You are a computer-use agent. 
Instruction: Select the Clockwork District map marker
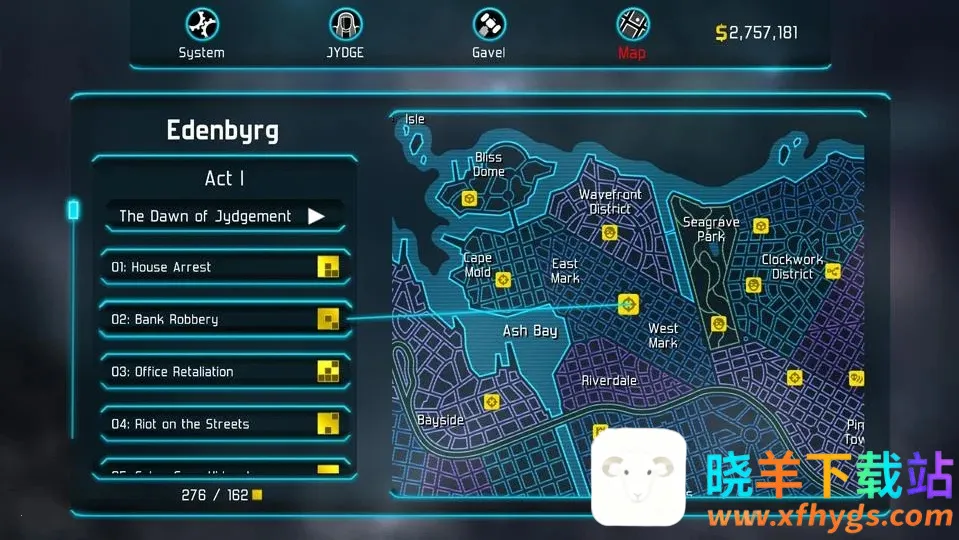click(x=832, y=271)
